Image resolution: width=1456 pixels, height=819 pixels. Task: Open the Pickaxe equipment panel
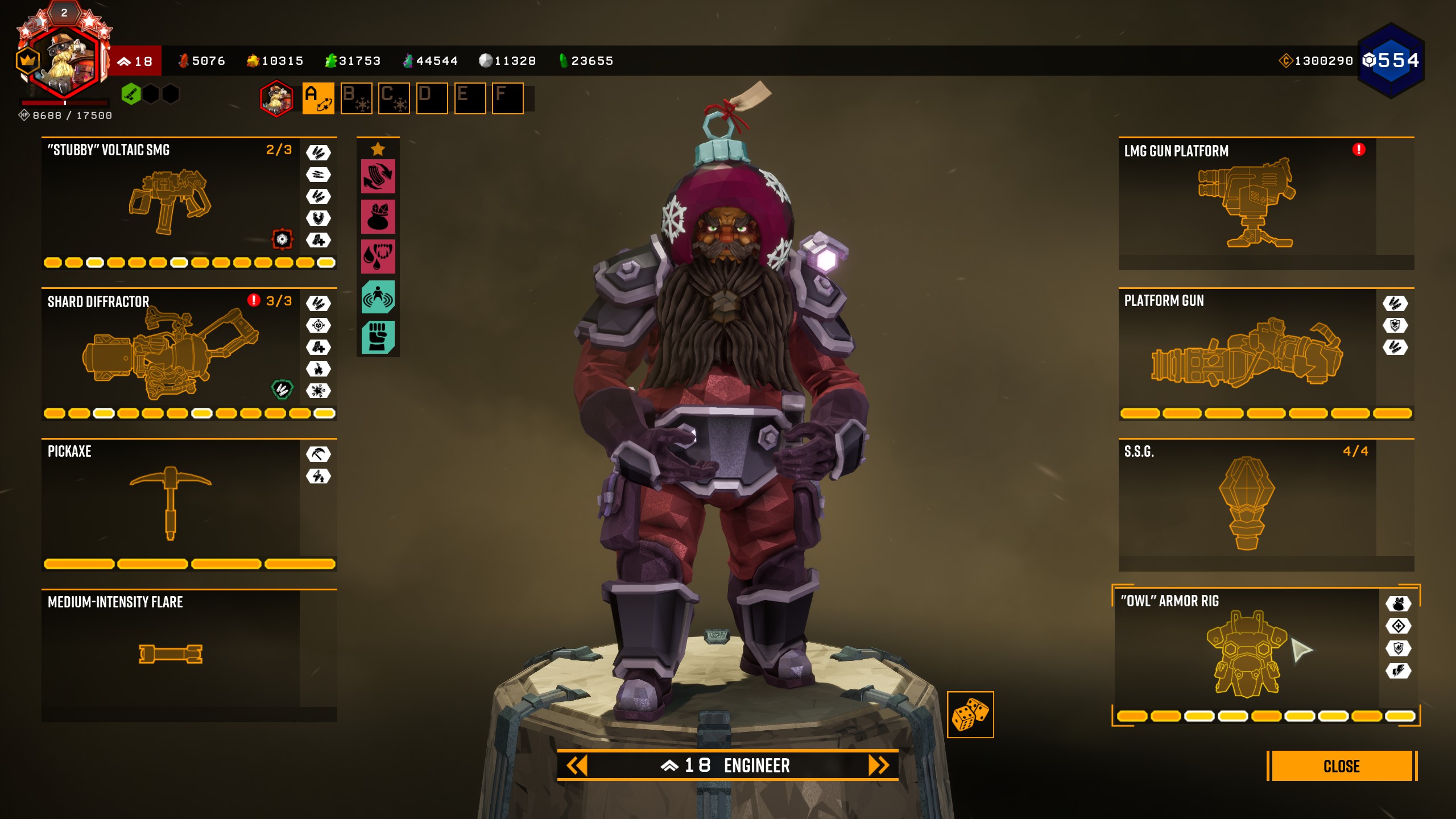(x=171, y=503)
